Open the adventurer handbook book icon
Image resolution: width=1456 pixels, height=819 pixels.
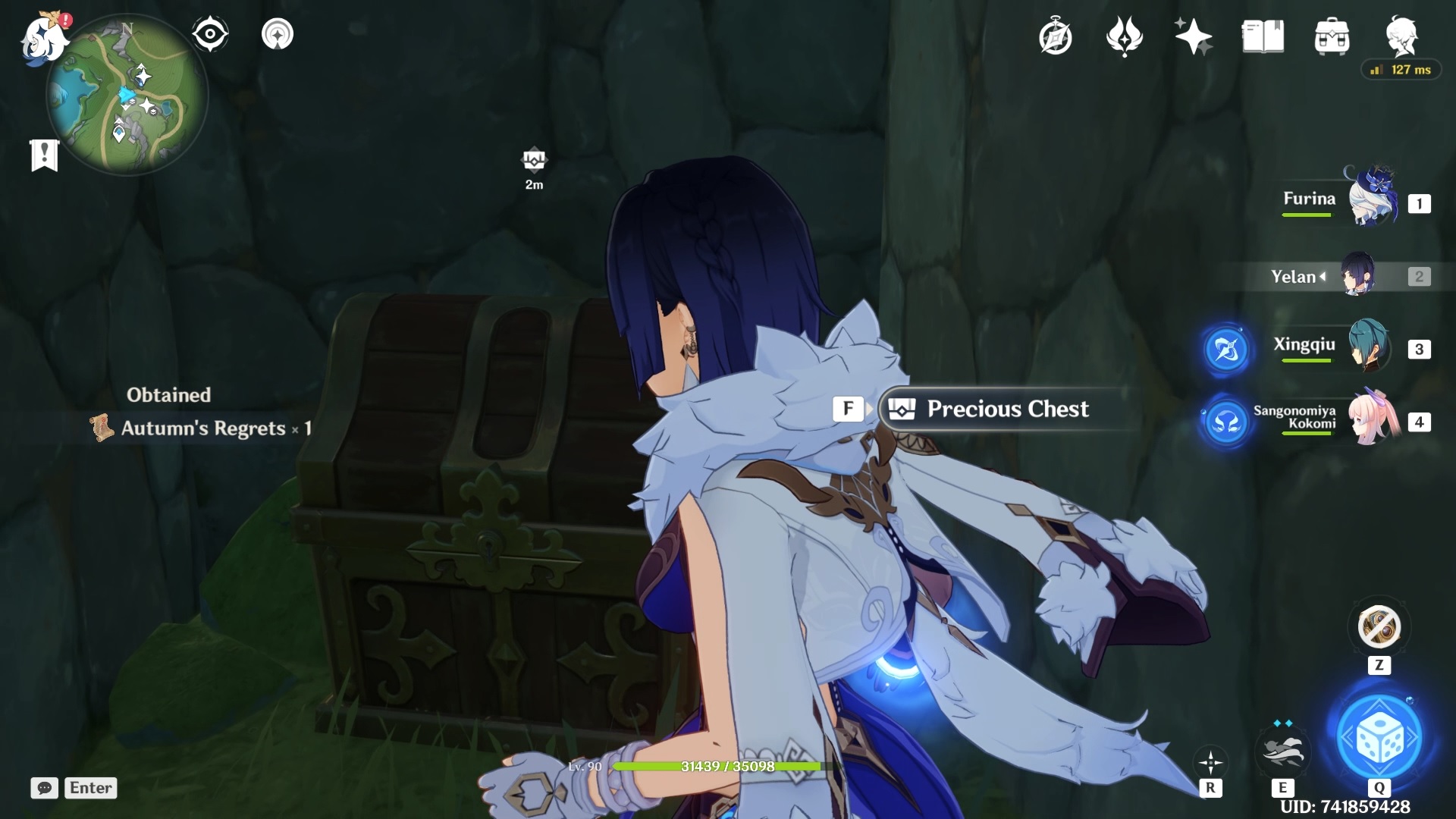(1263, 36)
